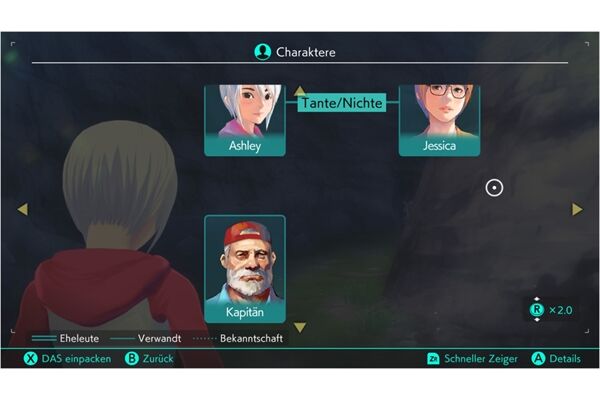This screenshot has height=400, width=600.
Task: Move the chart up with the top arrow
Action: [x=300, y=91]
